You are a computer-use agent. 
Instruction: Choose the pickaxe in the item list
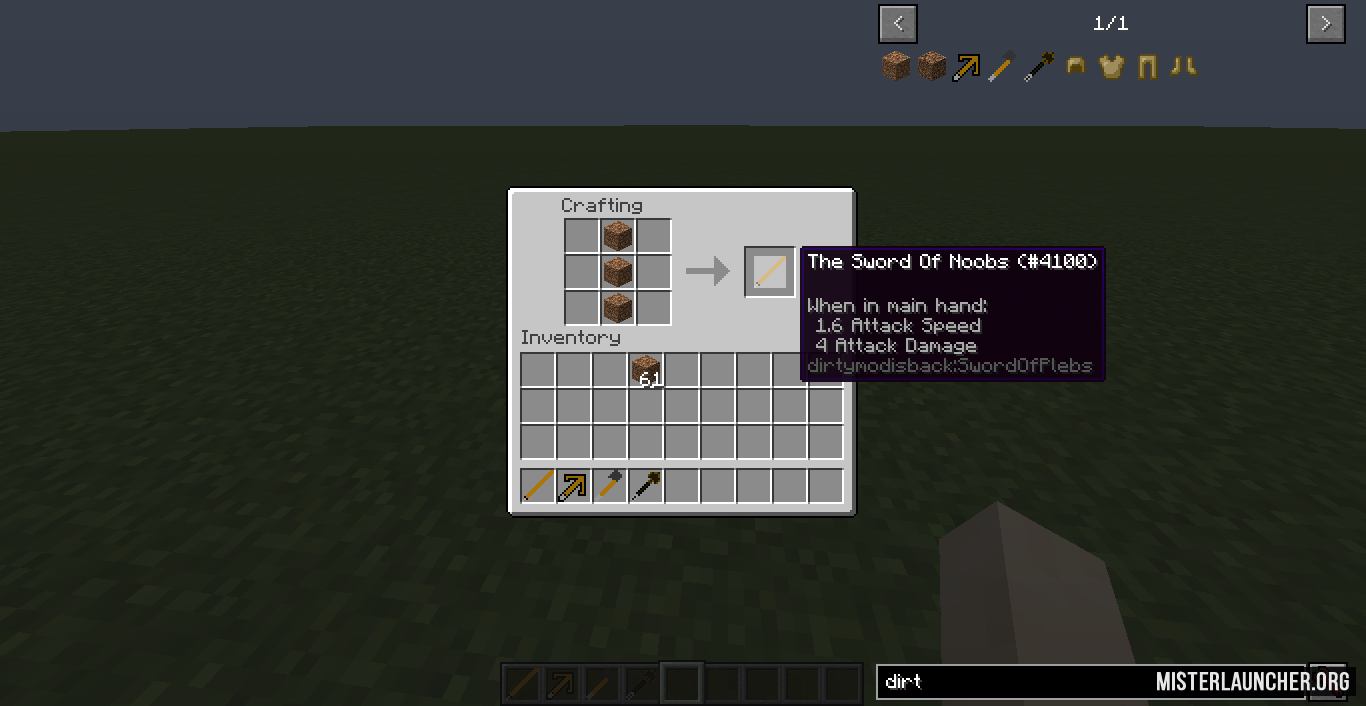pos(967,67)
